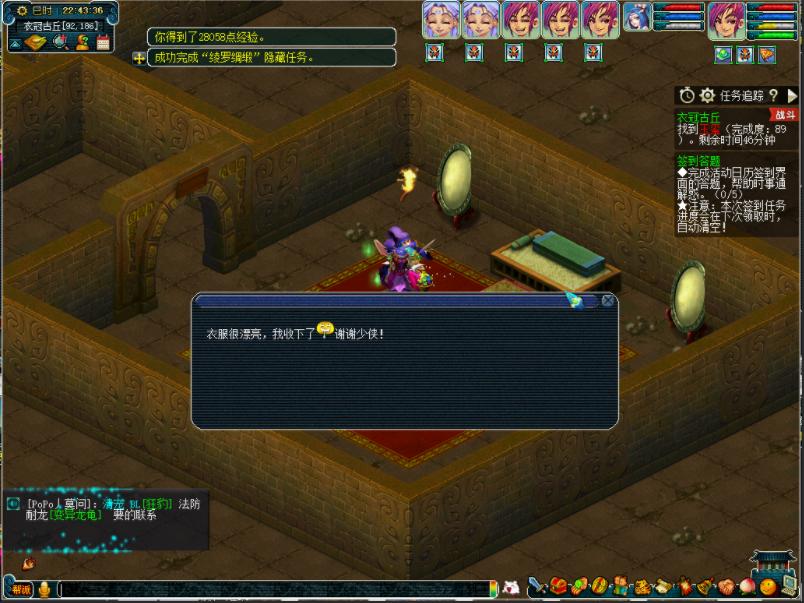This screenshot has width=804, height=603.
Task: Open the calendar icon under the location name
Action: click(102, 42)
